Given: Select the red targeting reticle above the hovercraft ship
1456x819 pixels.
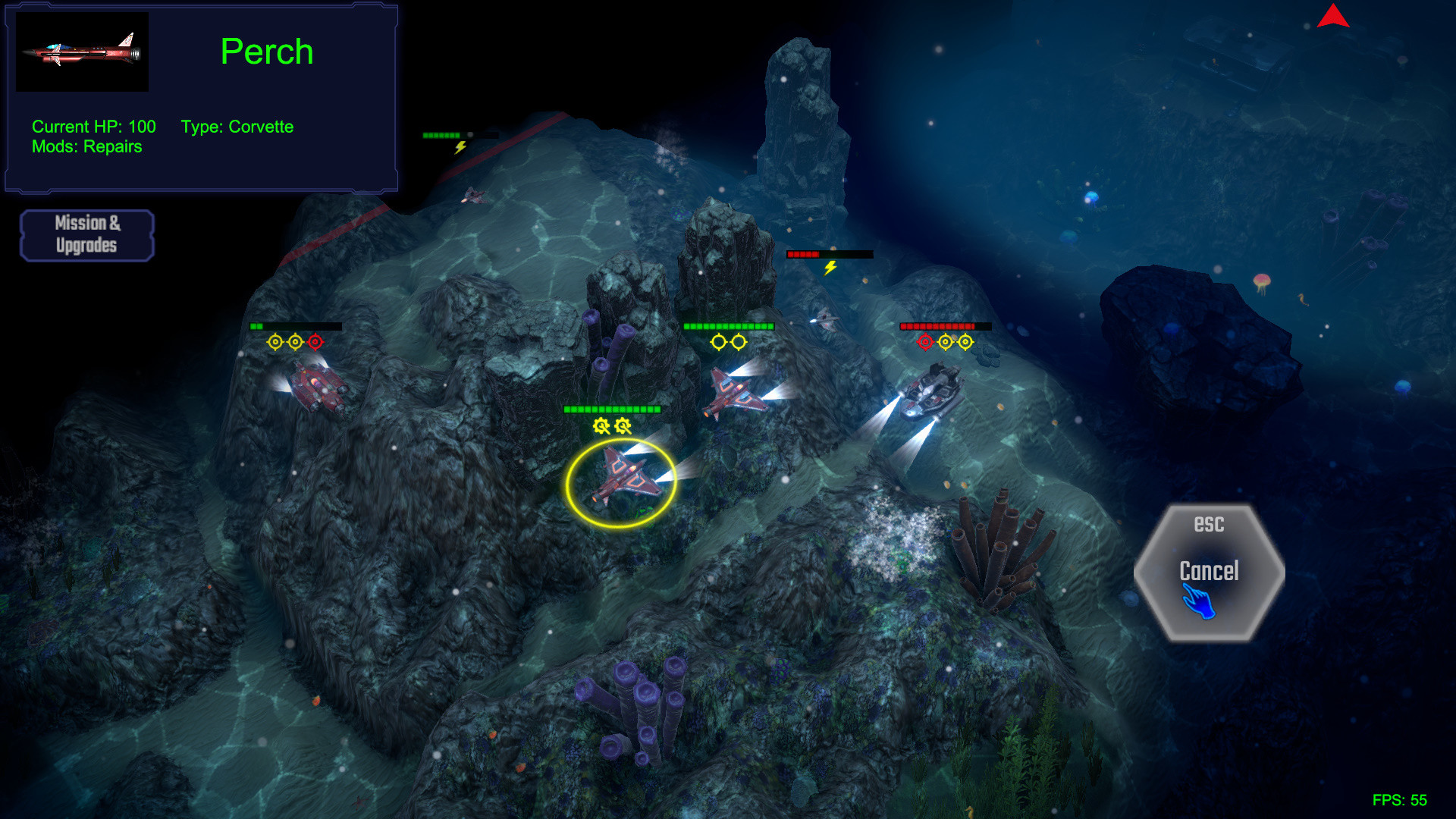Looking at the screenshot, I should tap(924, 341).
